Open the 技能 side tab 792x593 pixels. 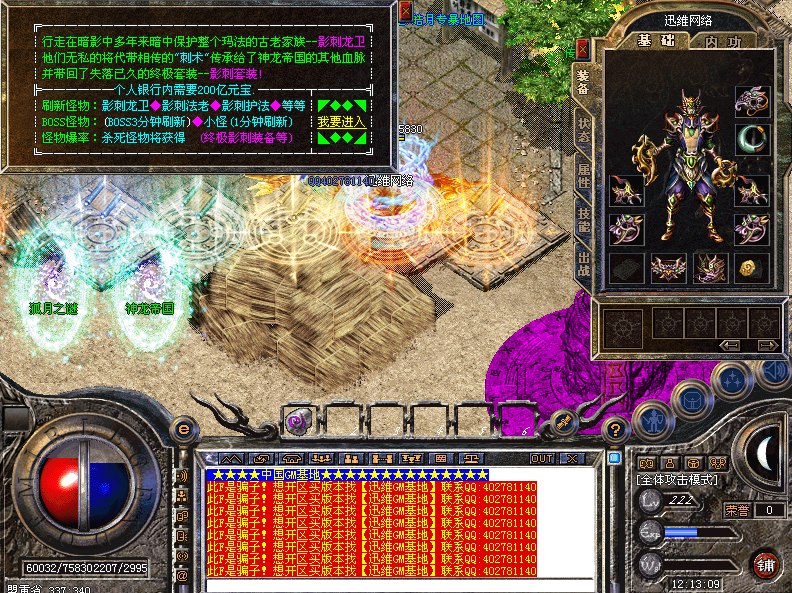point(584,222)
